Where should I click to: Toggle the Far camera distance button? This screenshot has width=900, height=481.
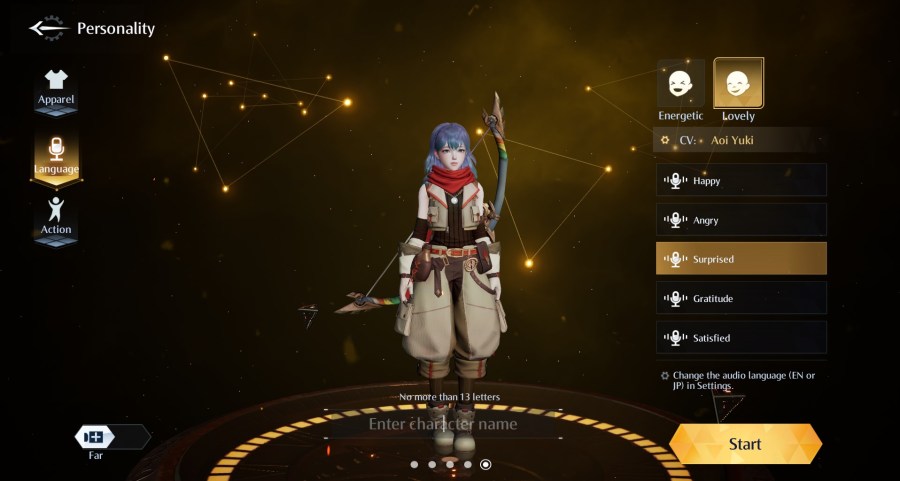[96, 437]
